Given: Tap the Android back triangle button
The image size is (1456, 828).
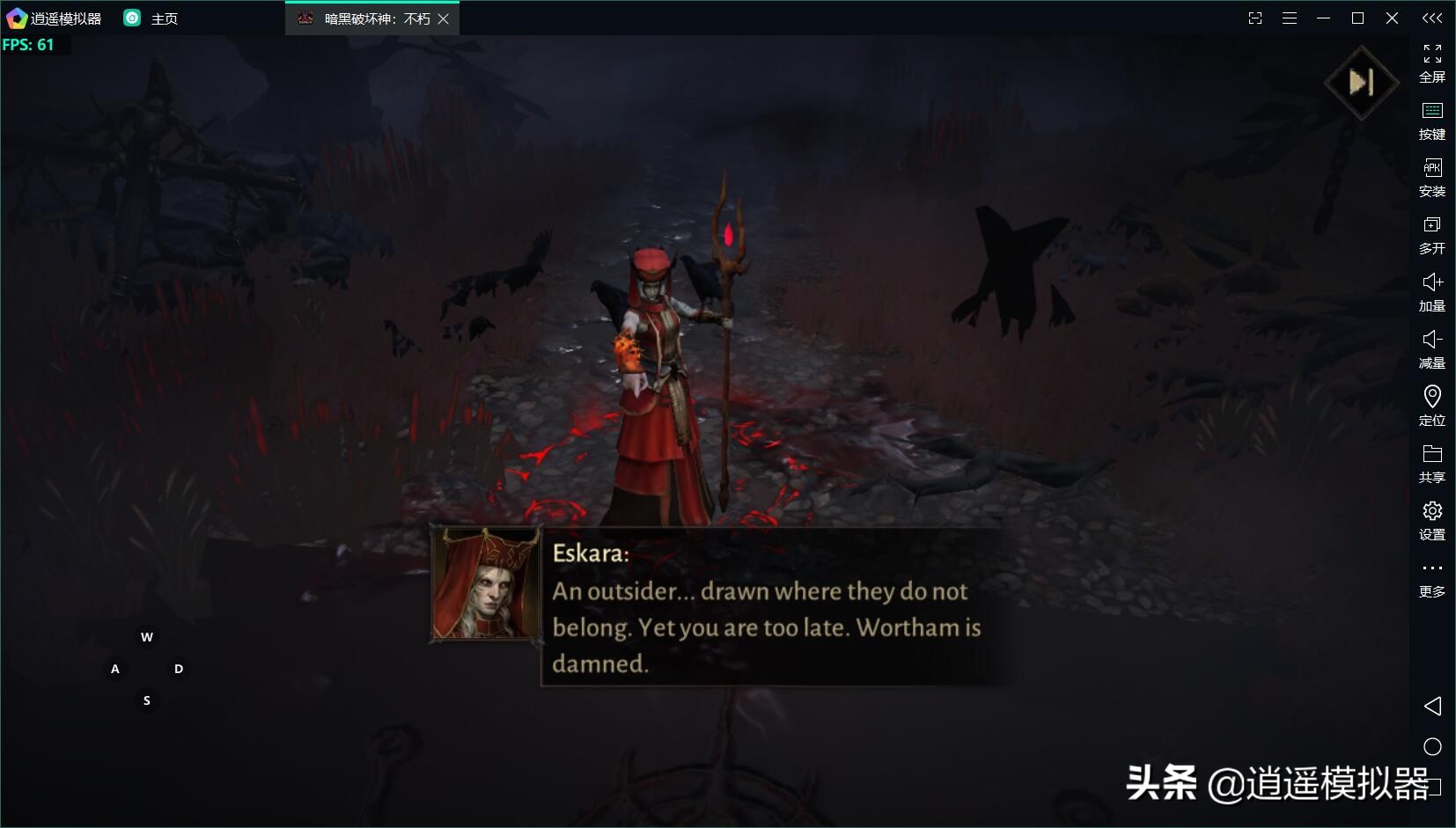Looking at the screenshot, I should point(1432,706).
